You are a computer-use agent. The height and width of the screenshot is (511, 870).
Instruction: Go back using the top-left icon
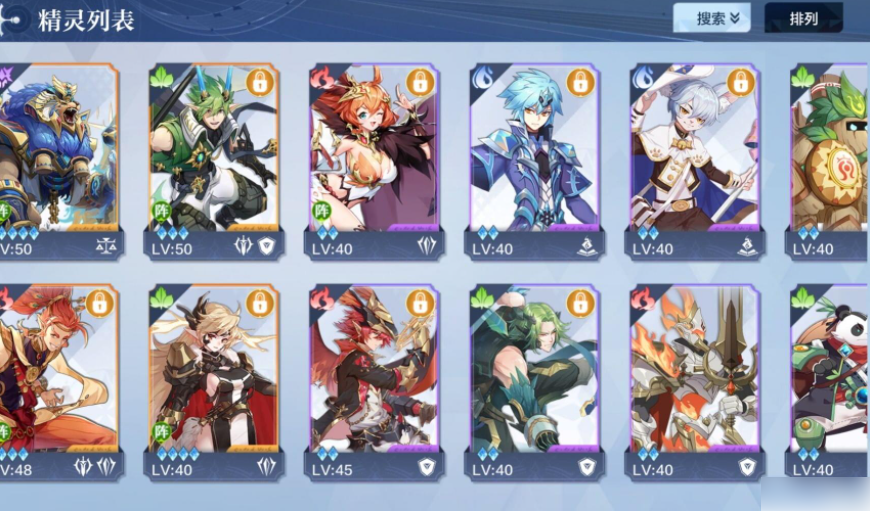(x=14, y=19)
